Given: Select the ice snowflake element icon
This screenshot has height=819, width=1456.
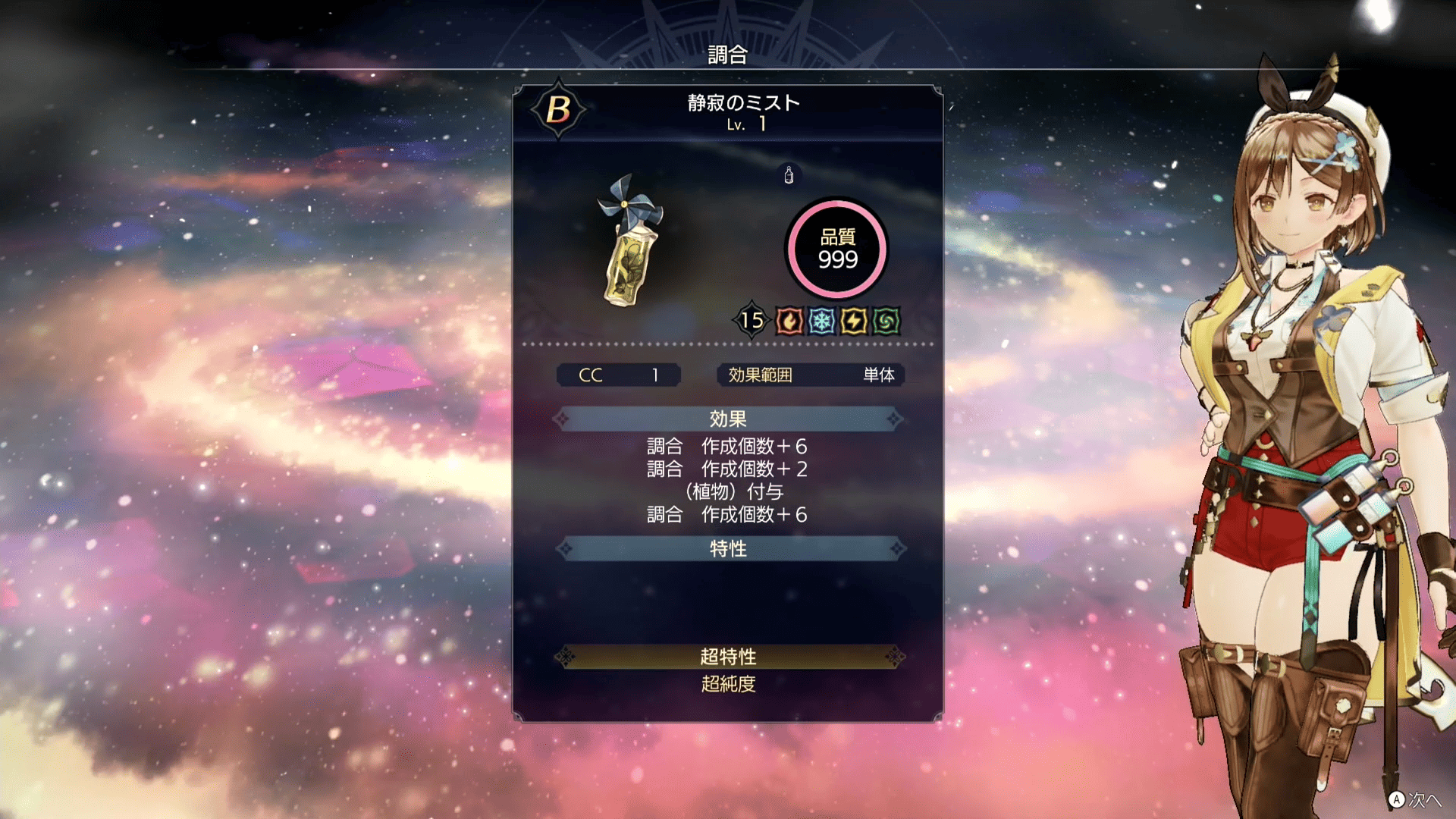Looking at the screenshot, I should tap(821, 322).
